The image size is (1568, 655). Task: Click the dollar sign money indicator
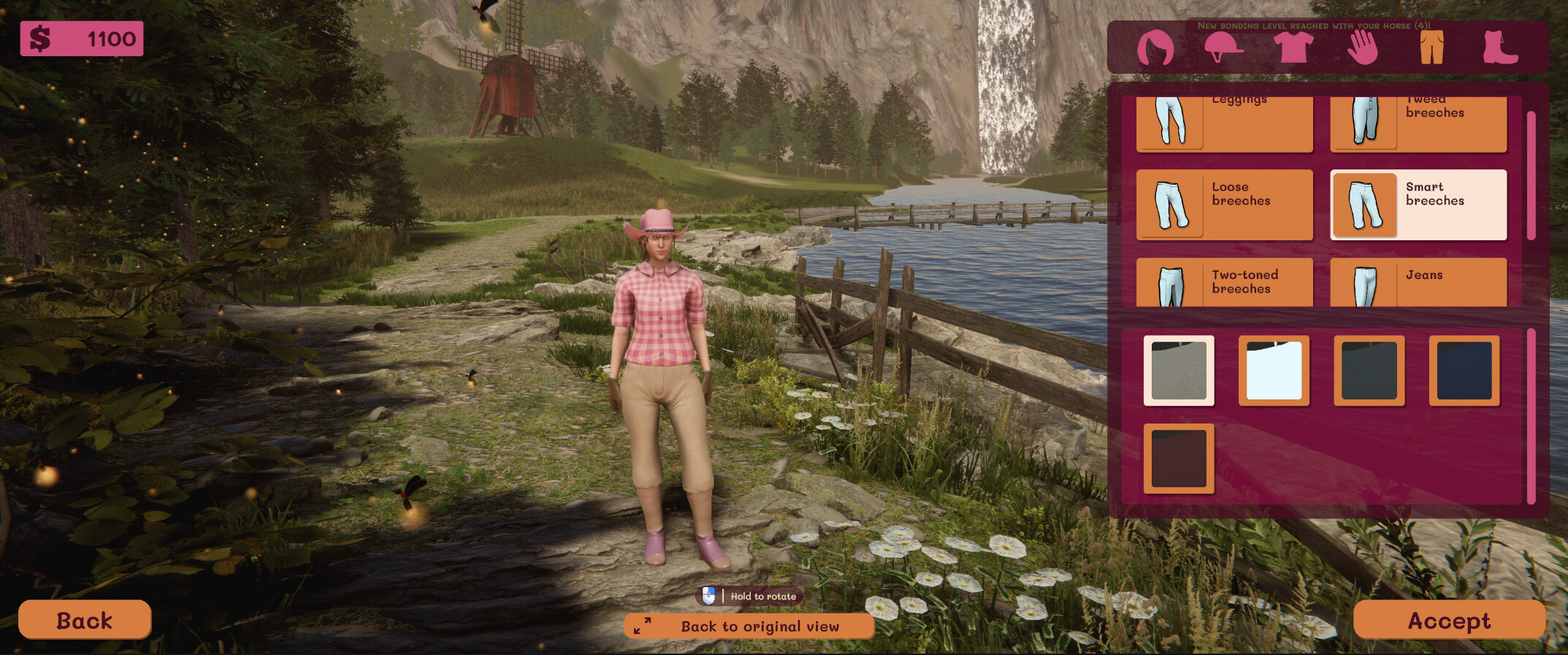pos(39,36)
